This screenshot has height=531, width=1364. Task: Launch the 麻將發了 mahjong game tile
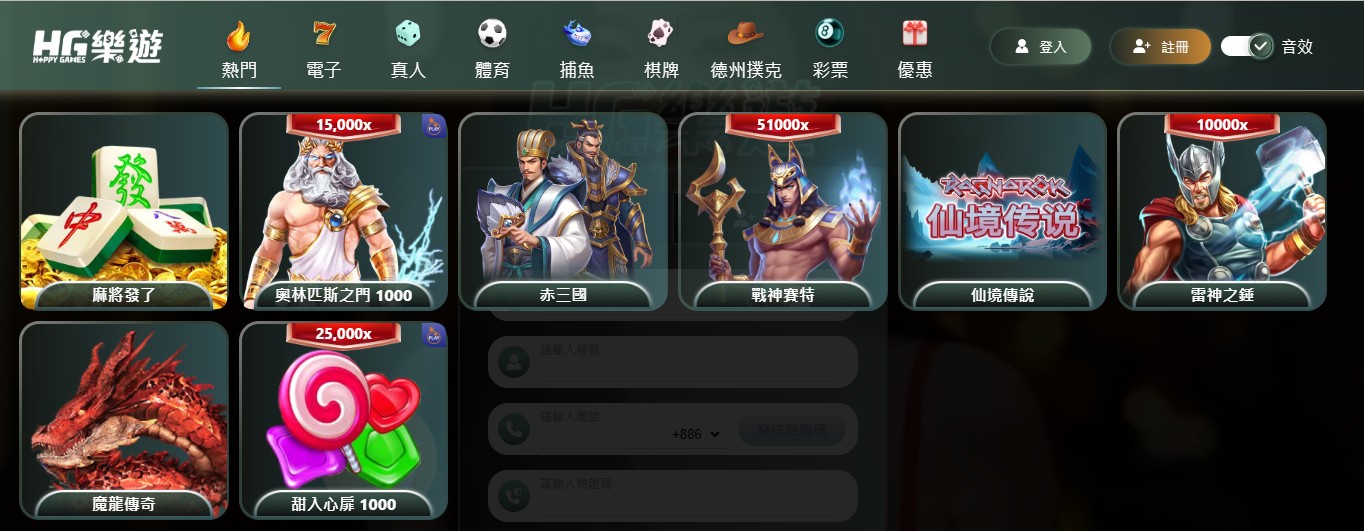pos(124,211)
